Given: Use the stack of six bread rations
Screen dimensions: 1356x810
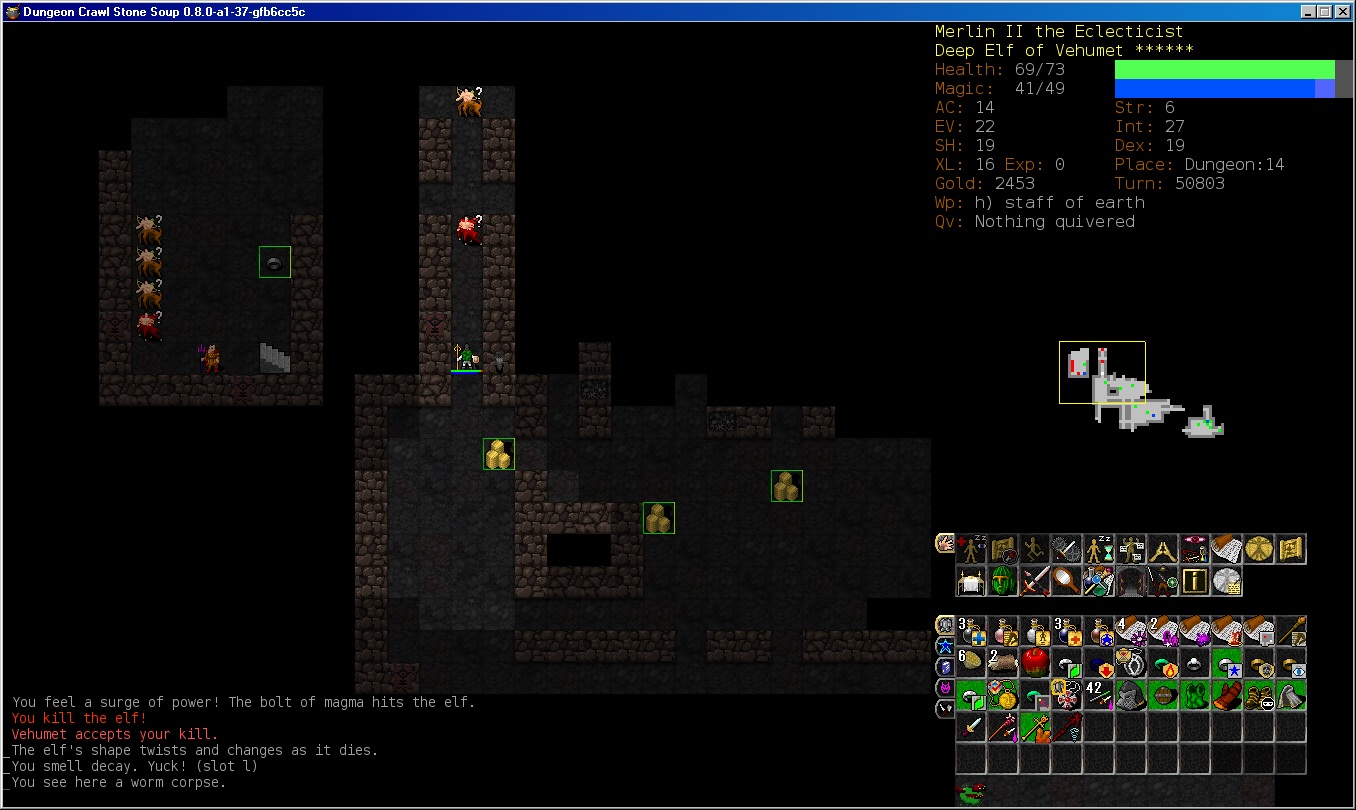Looking at the screenshot, I should (971, 663).
